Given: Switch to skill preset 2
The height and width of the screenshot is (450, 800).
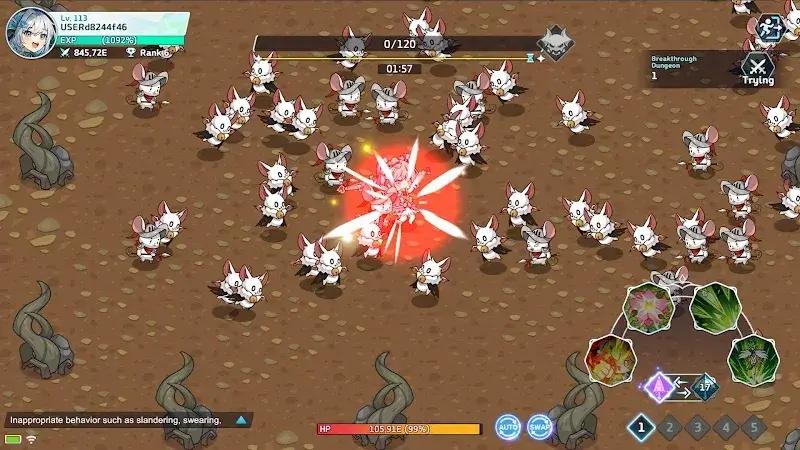Looking at the screenshot, I should point(668,427).
